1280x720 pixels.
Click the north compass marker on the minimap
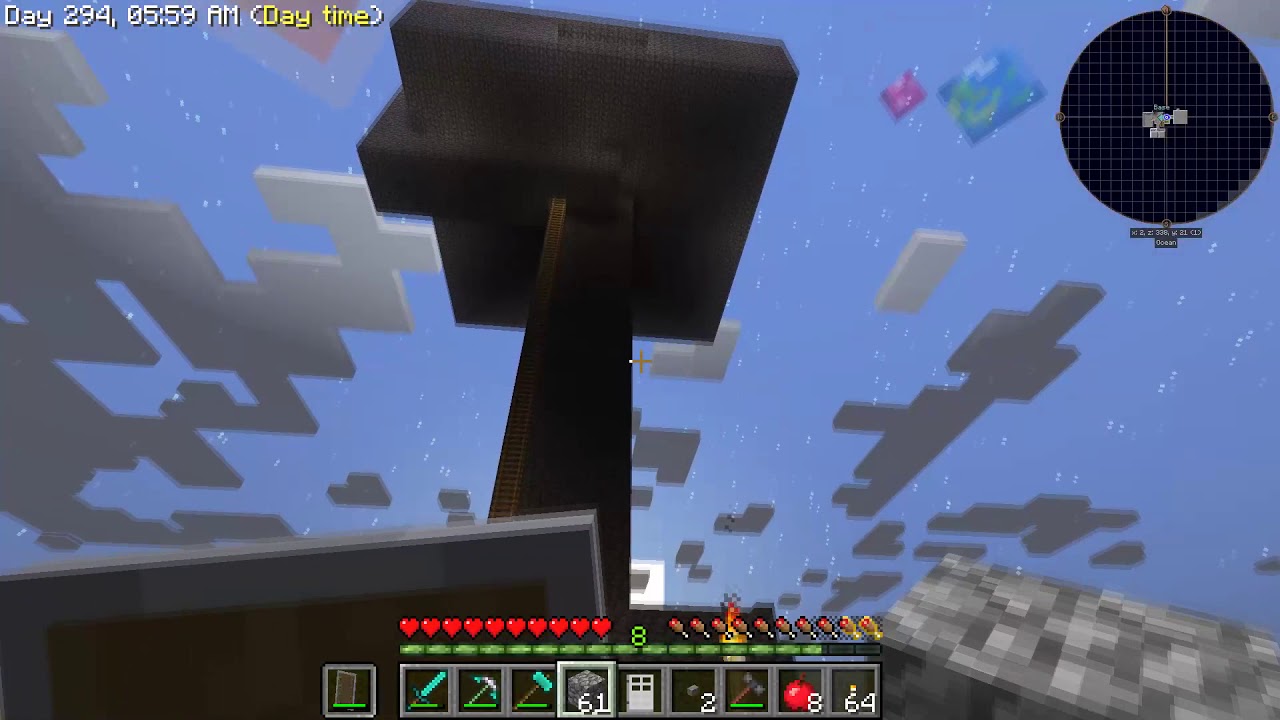tap(1167, 9)
